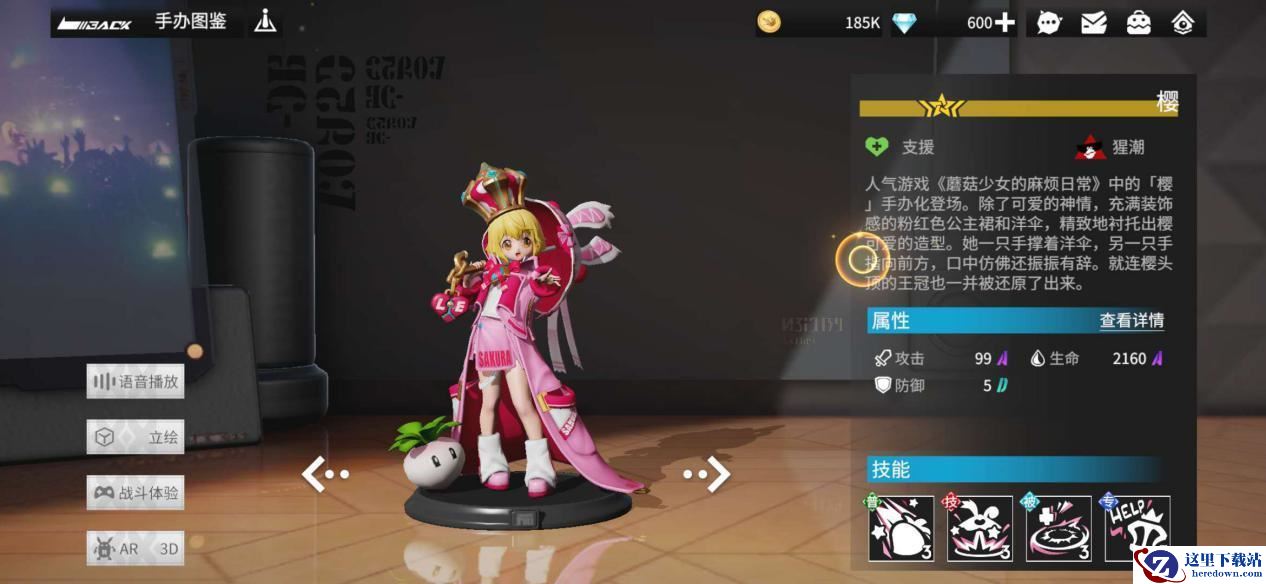
Task: Show the character illustration (立绘)
Action: [135, 437]
